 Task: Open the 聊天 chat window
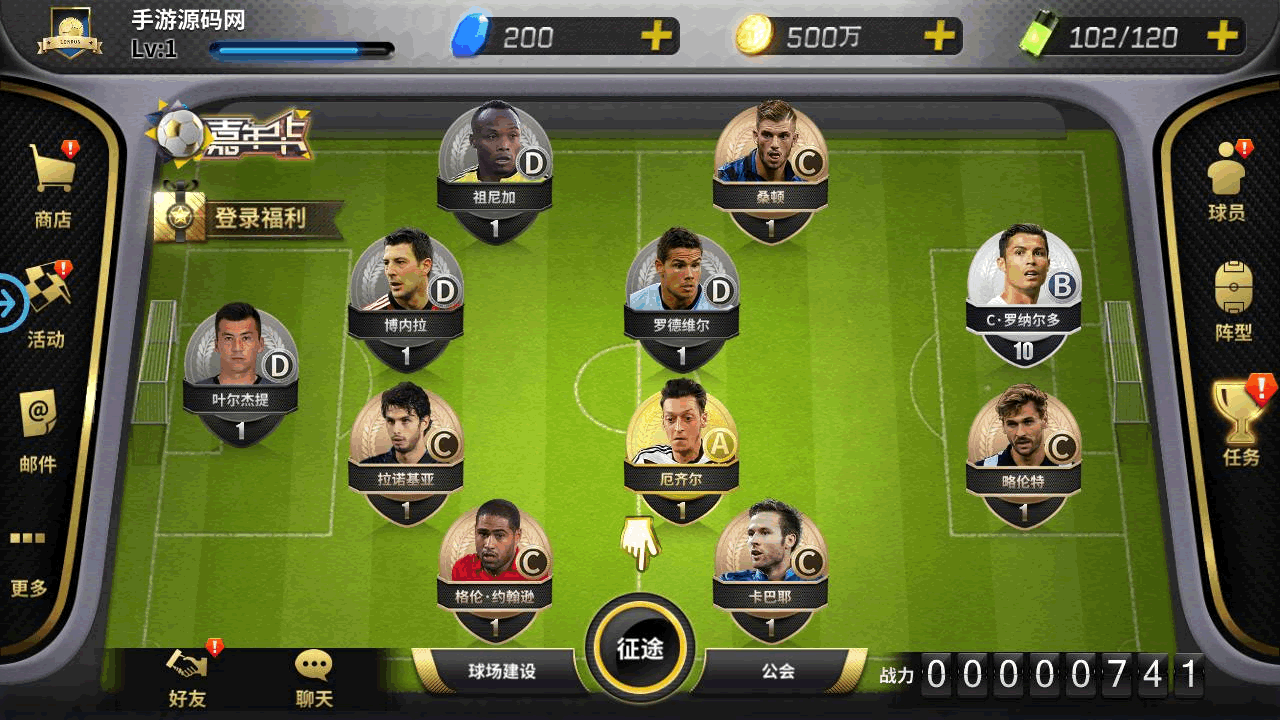pos(314,678)
